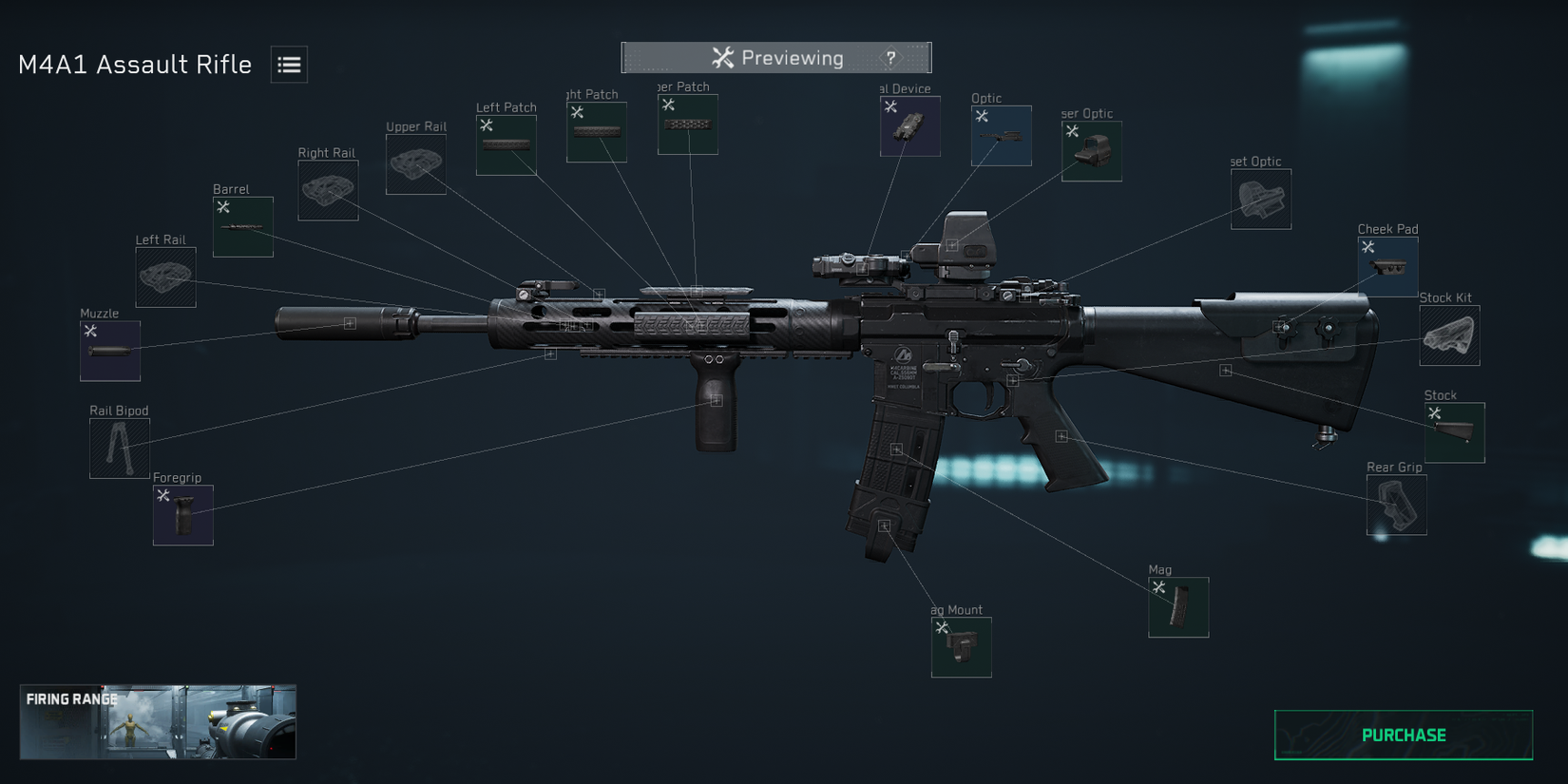Open the Cheek Pad attachment slot
The image size is (1568, 784).
1388,264
